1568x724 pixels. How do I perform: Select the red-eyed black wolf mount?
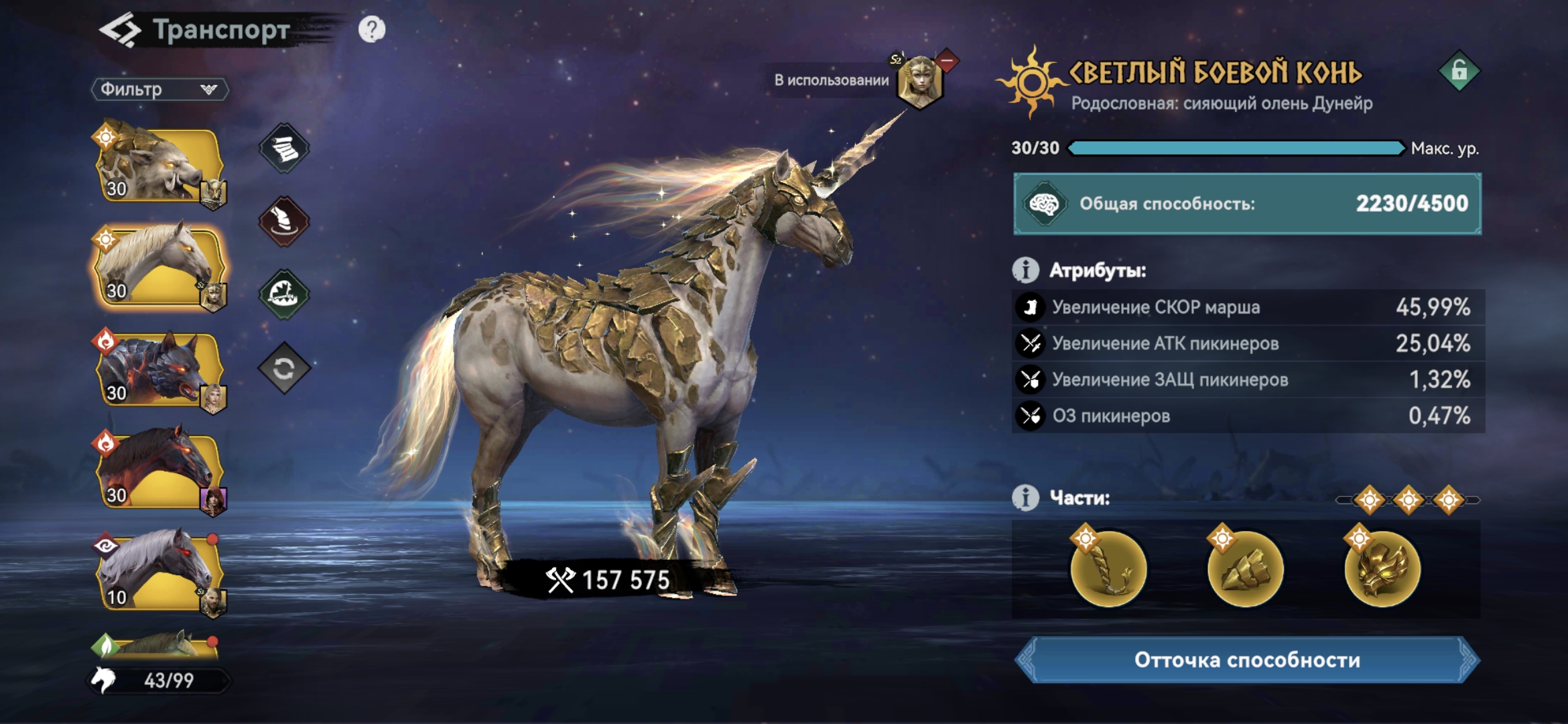158,369
